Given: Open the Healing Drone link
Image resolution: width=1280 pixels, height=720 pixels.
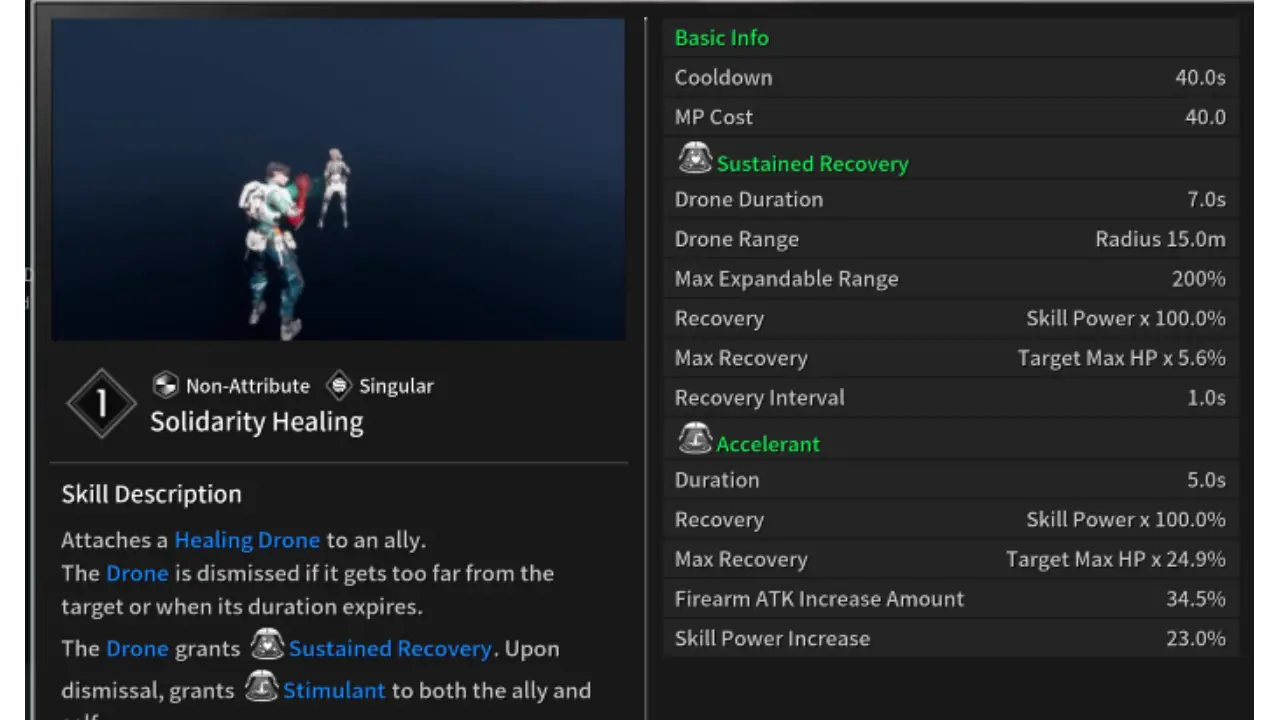Looking at the screenshot, I should 246,540.
